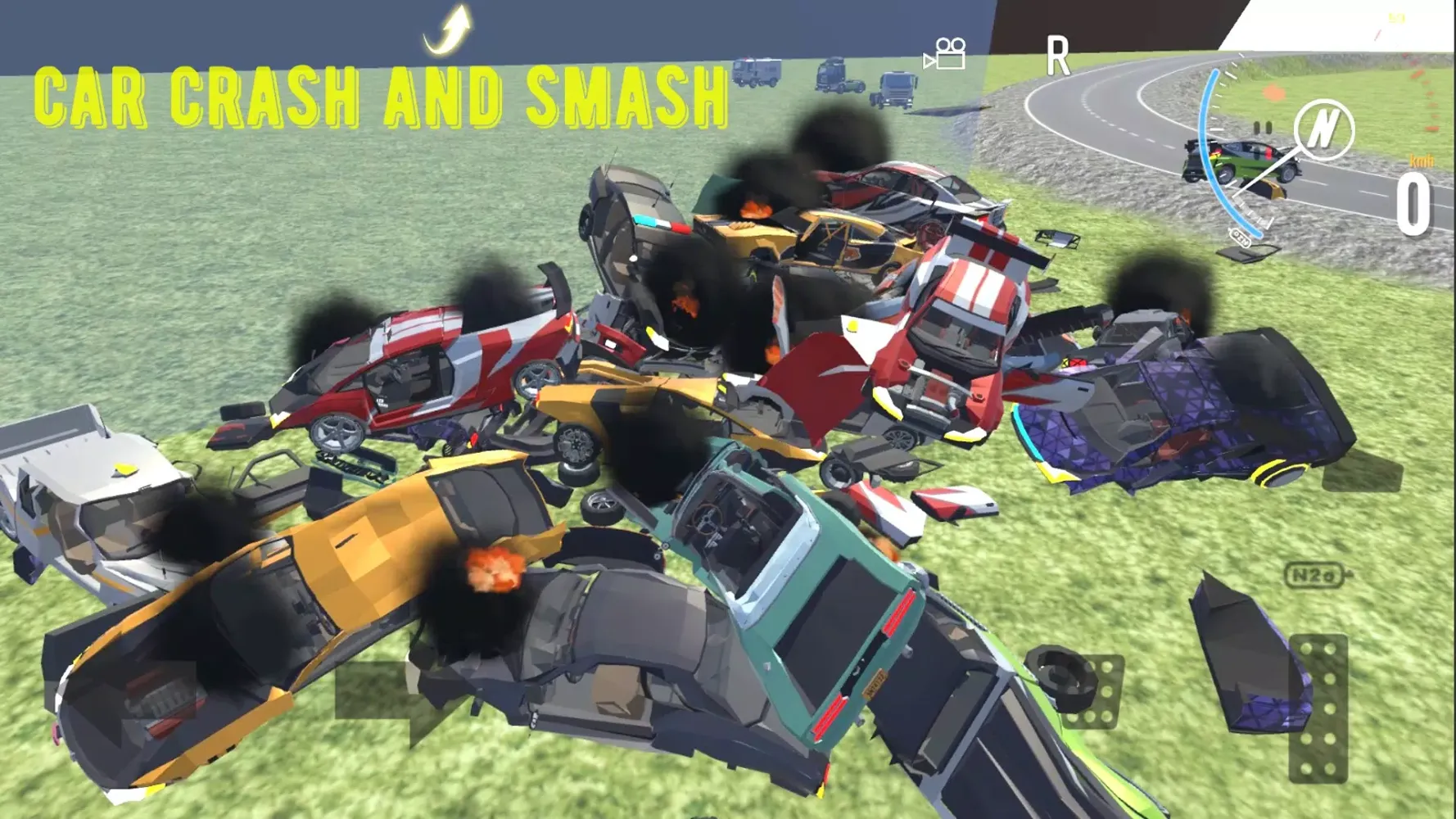1456x819 pixels.
Task: Open the 5/3 counter at top right
Action: (1395, 17)
